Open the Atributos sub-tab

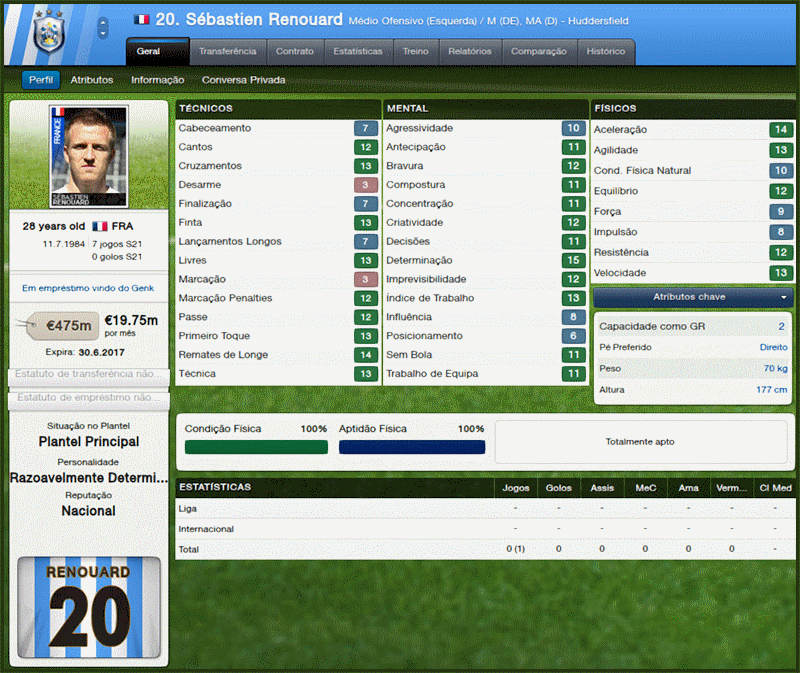click(x=92, y=80)
